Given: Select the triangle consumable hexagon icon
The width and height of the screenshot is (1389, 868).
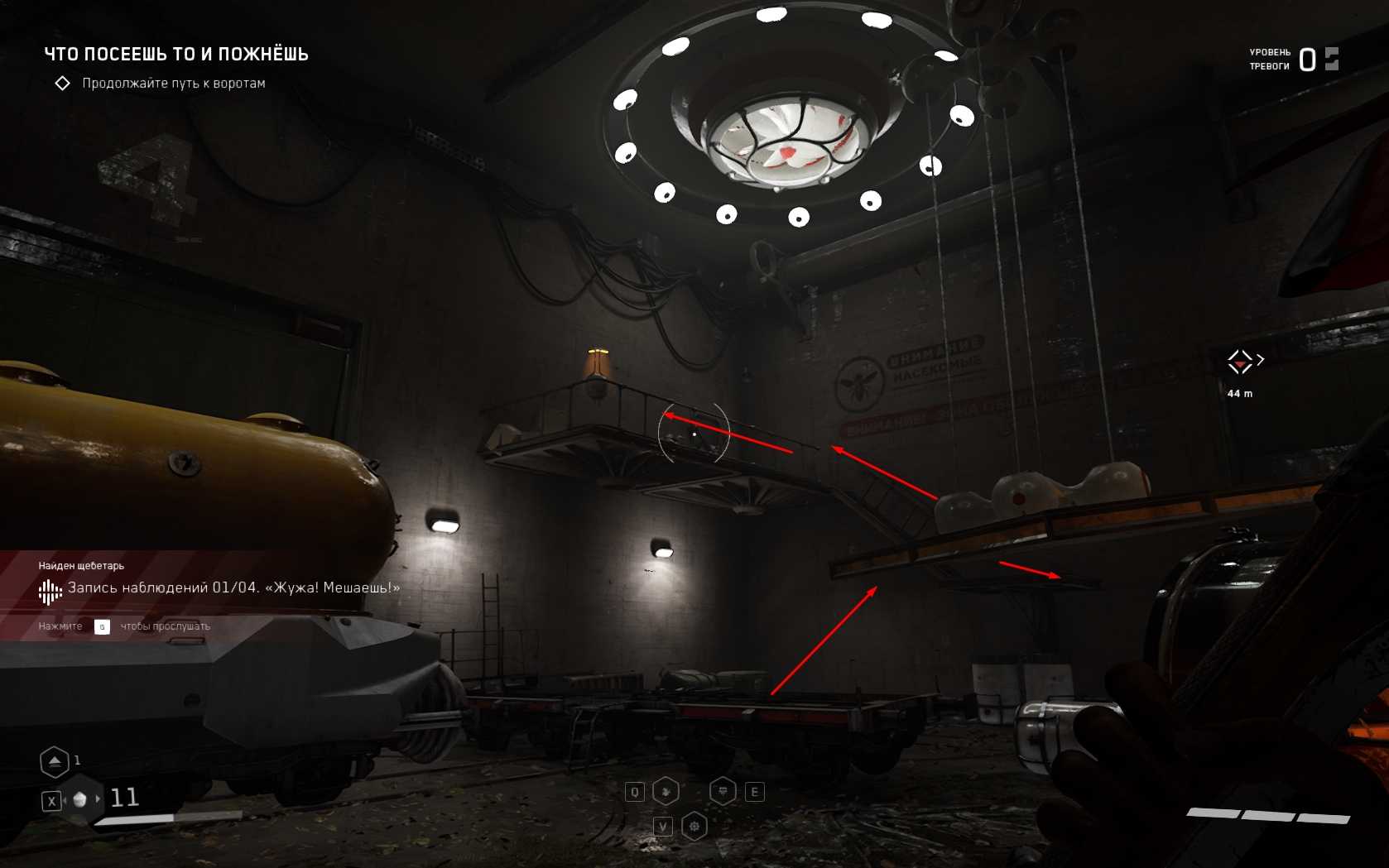Looking at the screenshot, I should point(55,761).
